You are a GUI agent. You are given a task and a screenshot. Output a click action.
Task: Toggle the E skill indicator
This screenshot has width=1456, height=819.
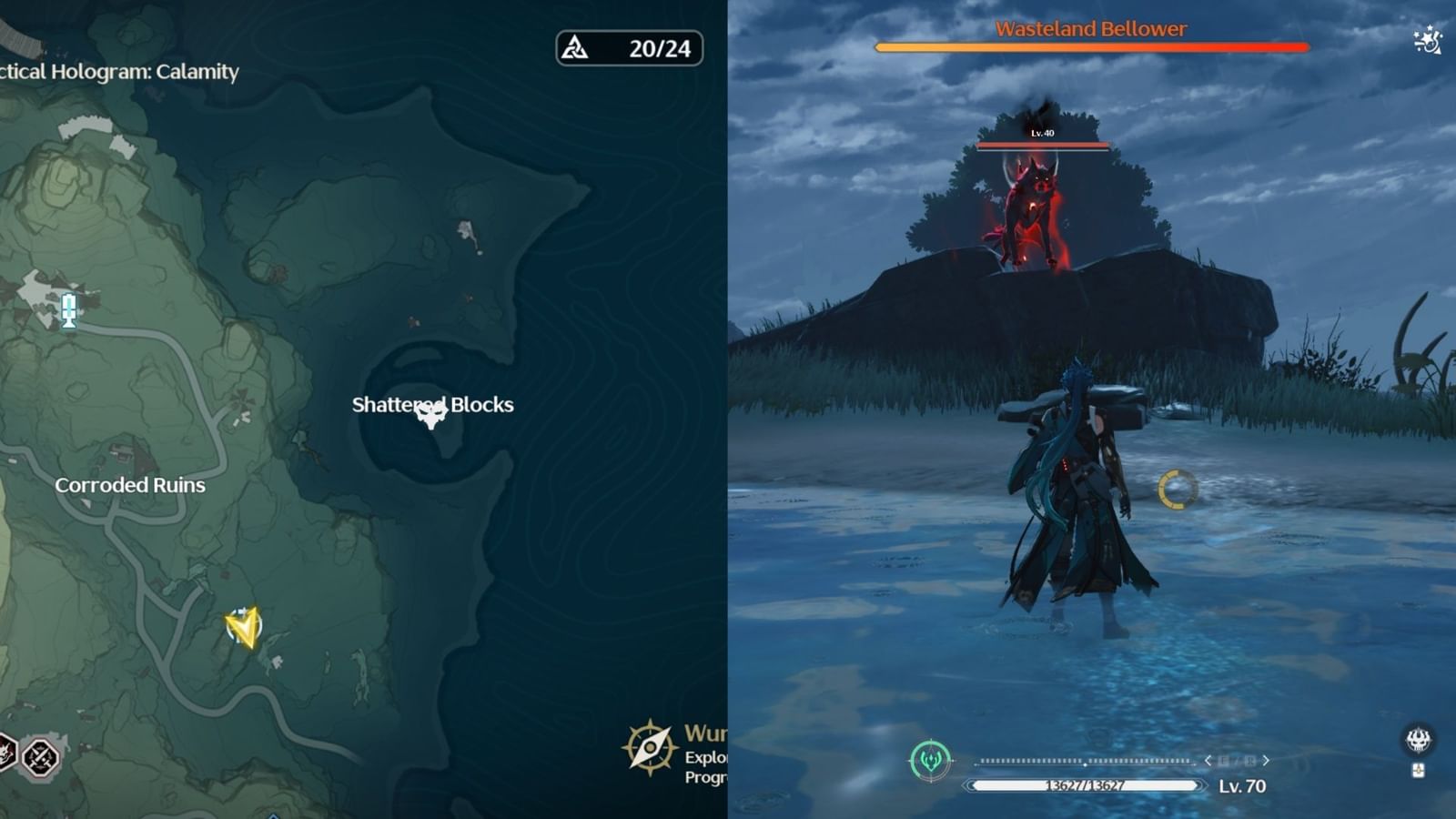click(1223, 761)
